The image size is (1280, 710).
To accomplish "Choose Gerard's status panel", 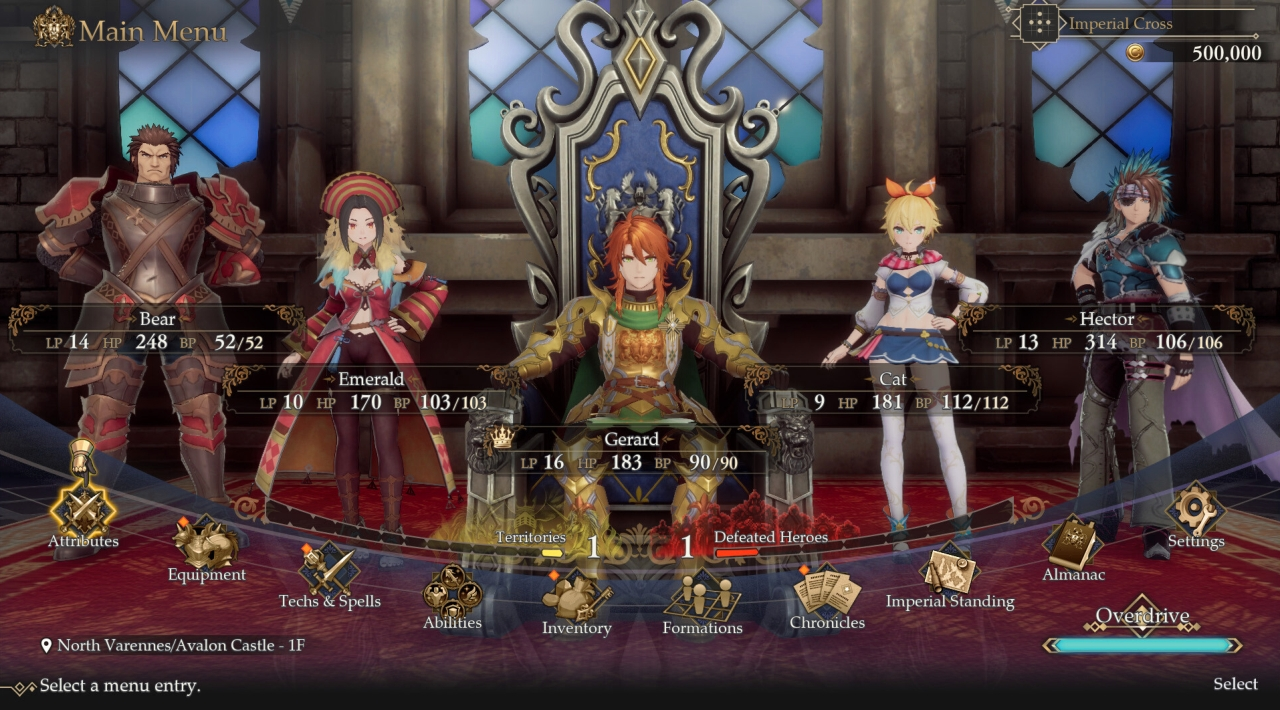I will pyautogui.click(x=632, y=451).
